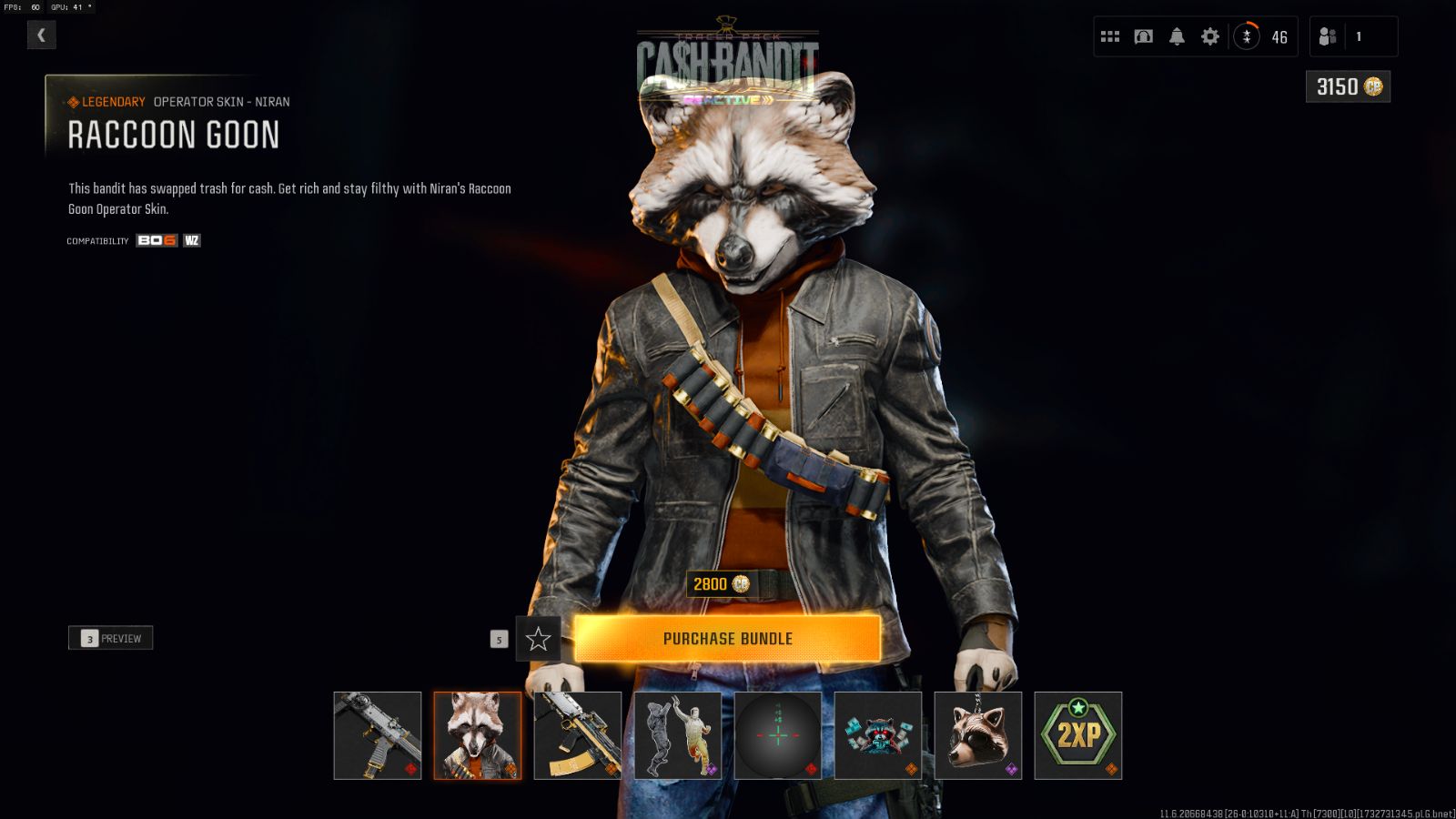Select the high five emote thumbnail
Image resolution: width=1456 pixels, height=819 pixels.
tap(678, 735)
